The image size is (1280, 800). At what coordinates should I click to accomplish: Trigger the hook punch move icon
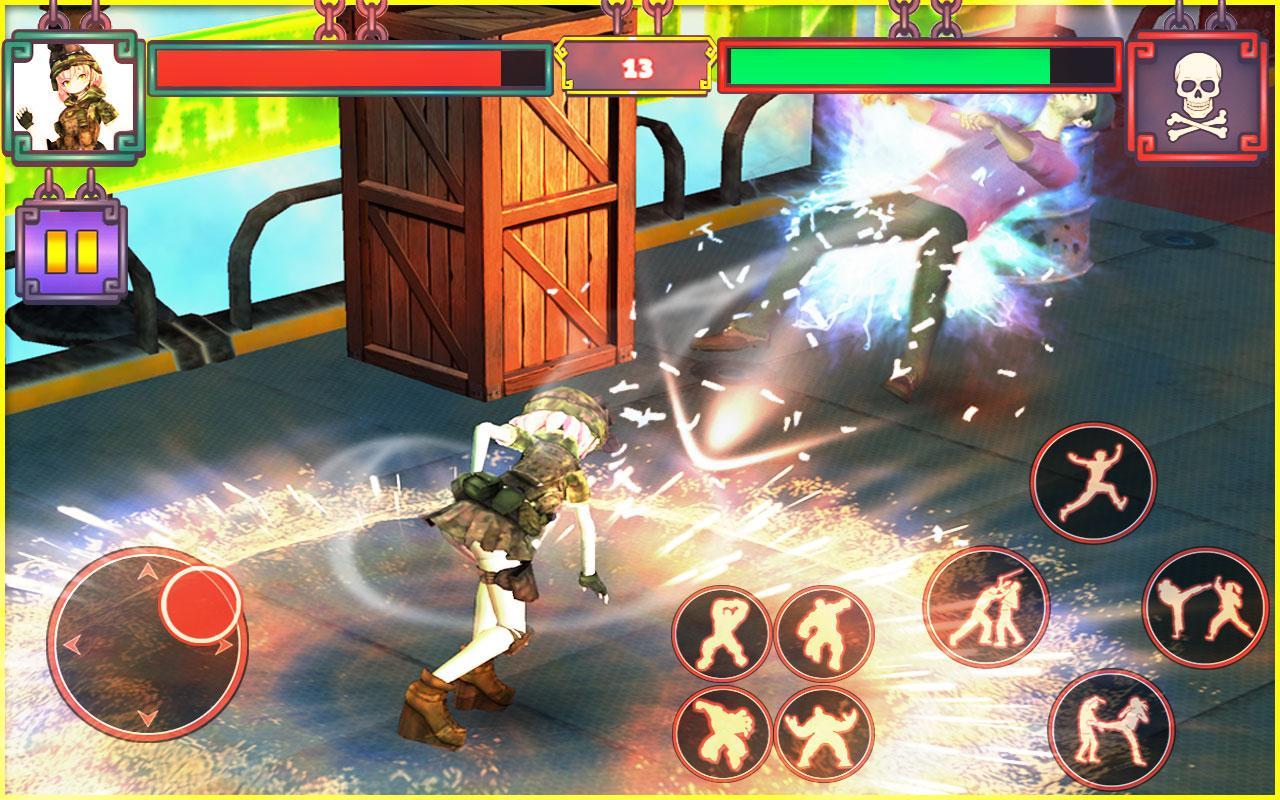tap(827, 630)
